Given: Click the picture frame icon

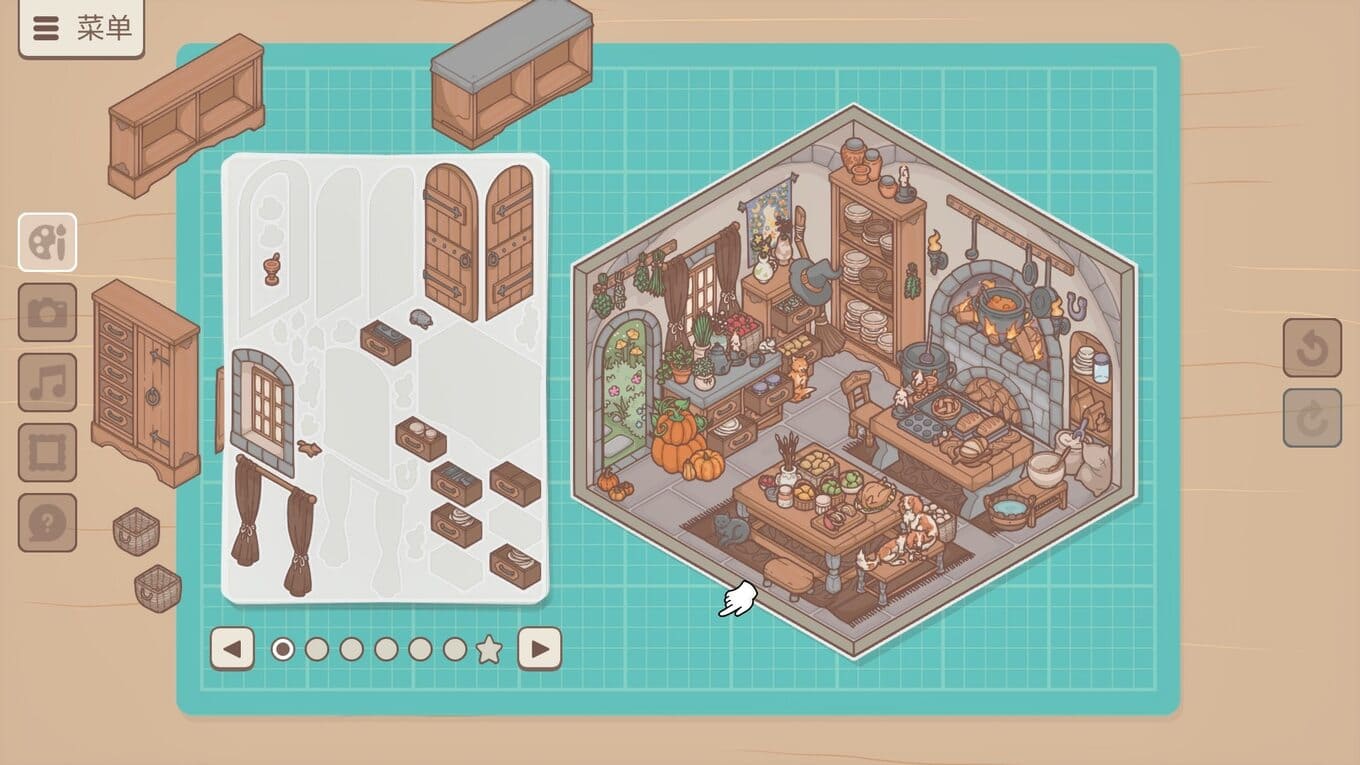Looking at the screenshot, I should tap(47, 452).
